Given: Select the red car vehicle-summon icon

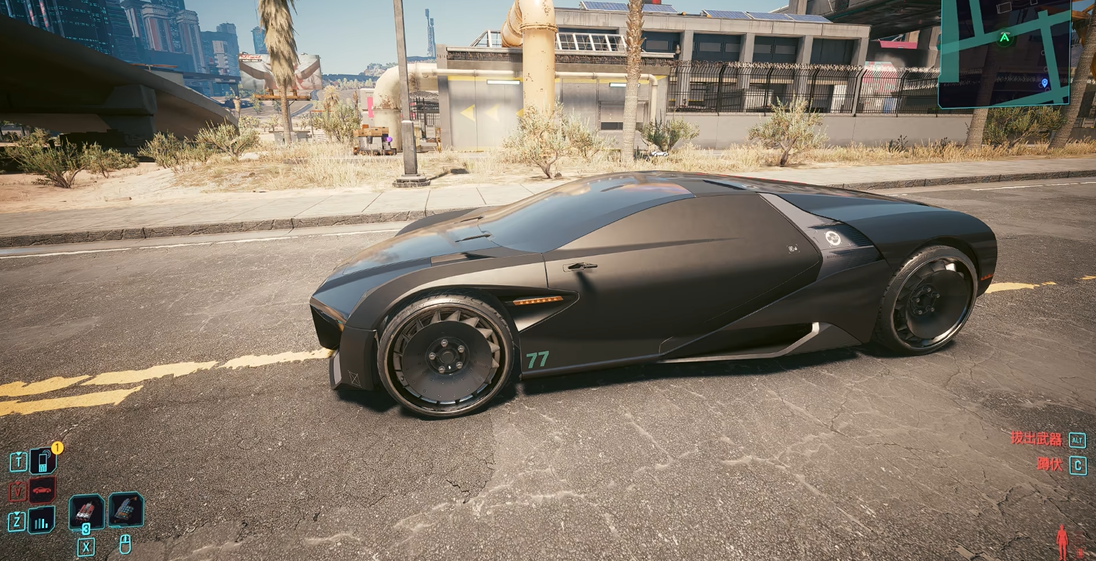Looking at the screenshot, I should (x=42, y=490).
